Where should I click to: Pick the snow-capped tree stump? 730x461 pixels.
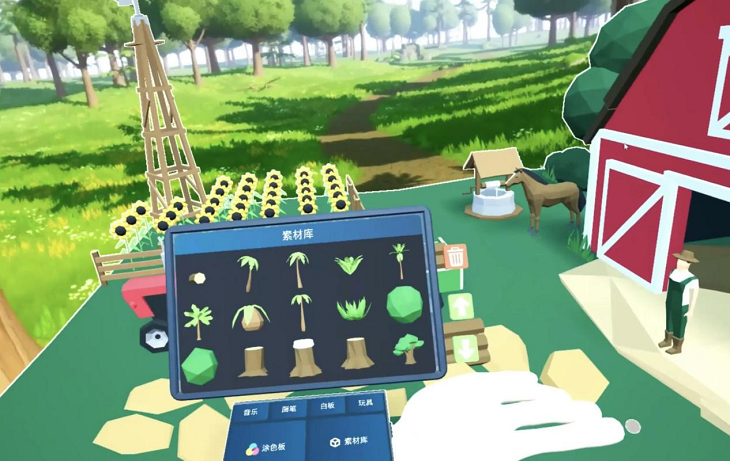(304, 357)
